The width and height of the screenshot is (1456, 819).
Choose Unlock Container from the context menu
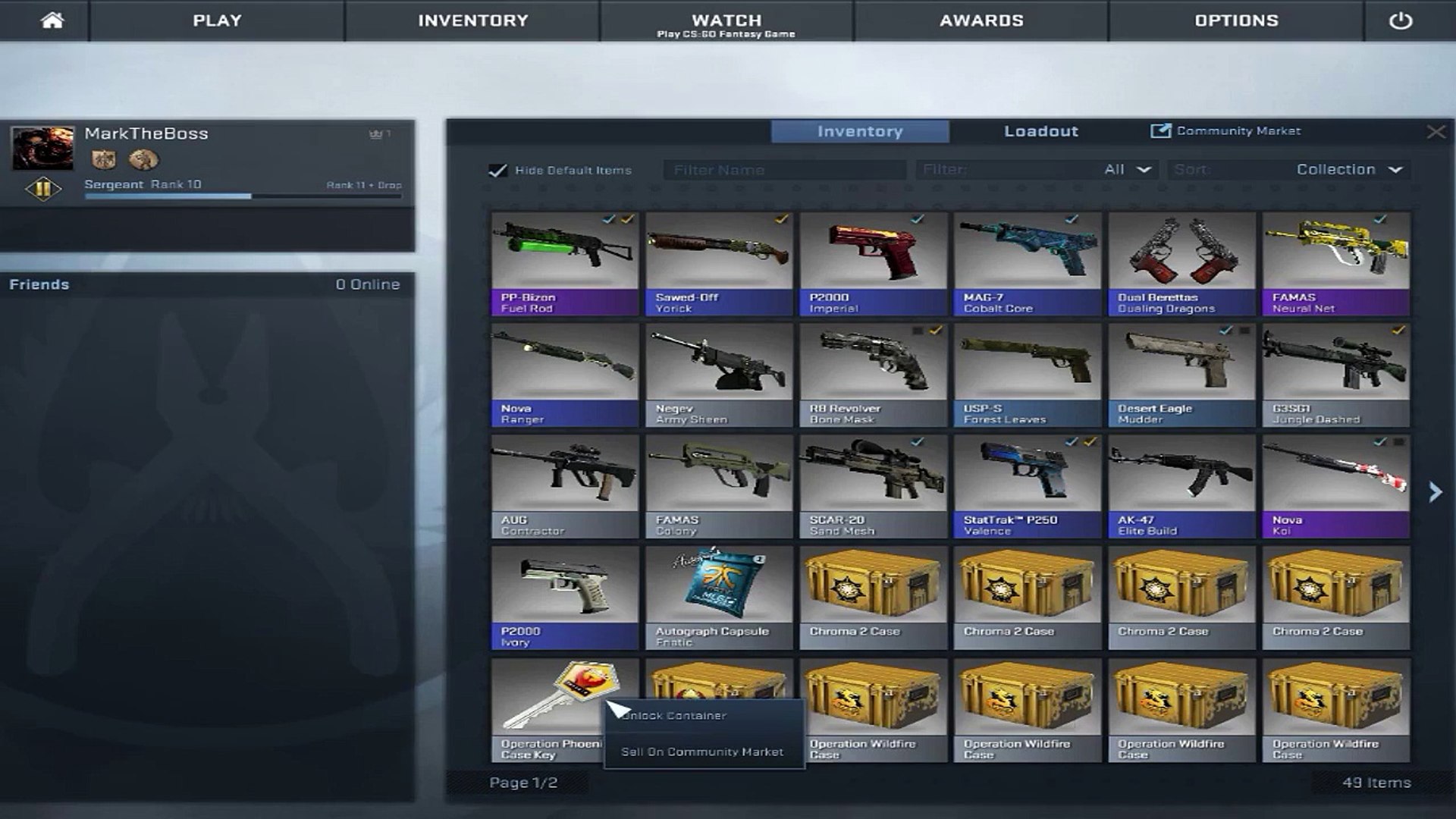pyautogui.click(x=675, y=716)
